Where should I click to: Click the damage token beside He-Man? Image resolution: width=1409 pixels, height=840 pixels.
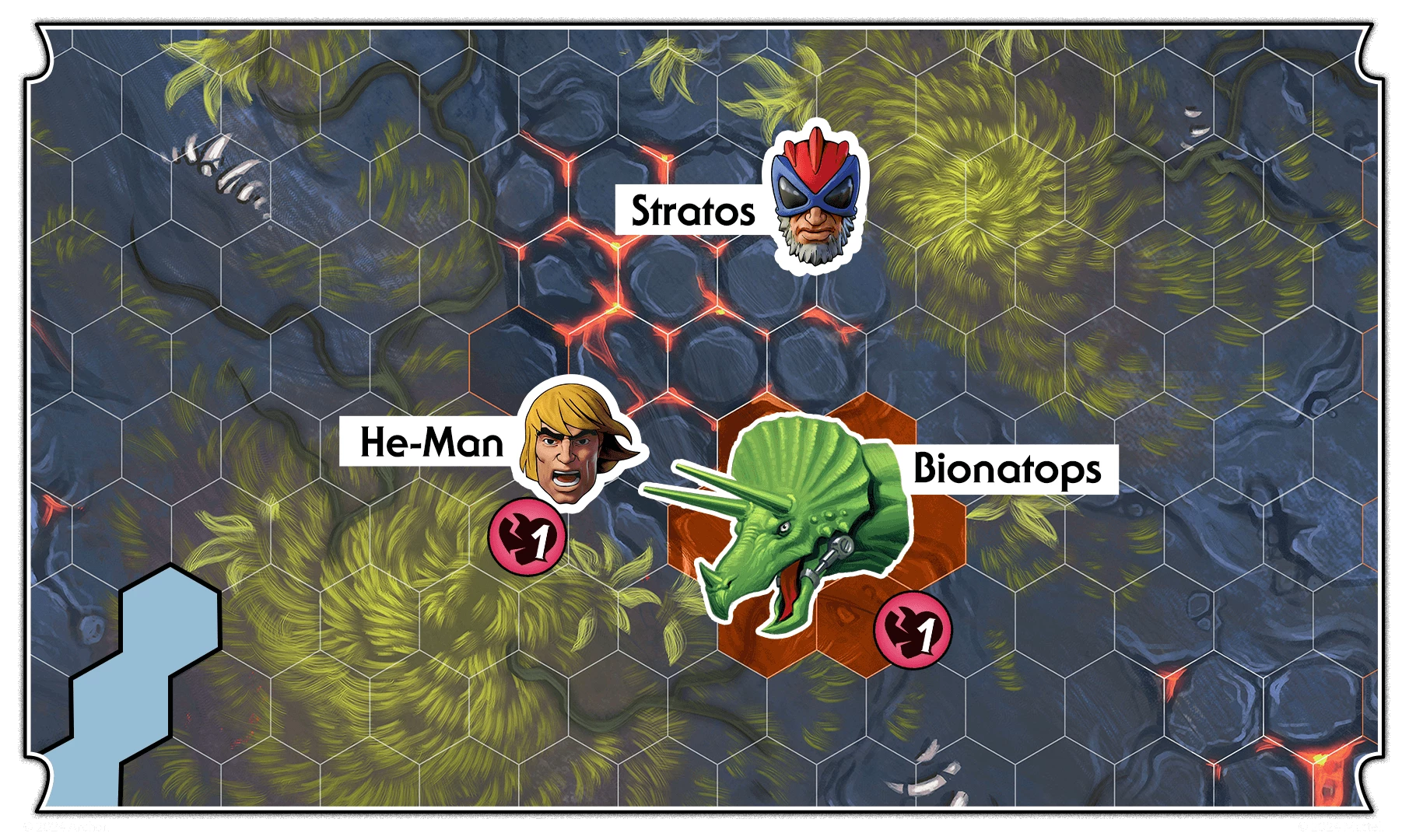click(527, 538)
